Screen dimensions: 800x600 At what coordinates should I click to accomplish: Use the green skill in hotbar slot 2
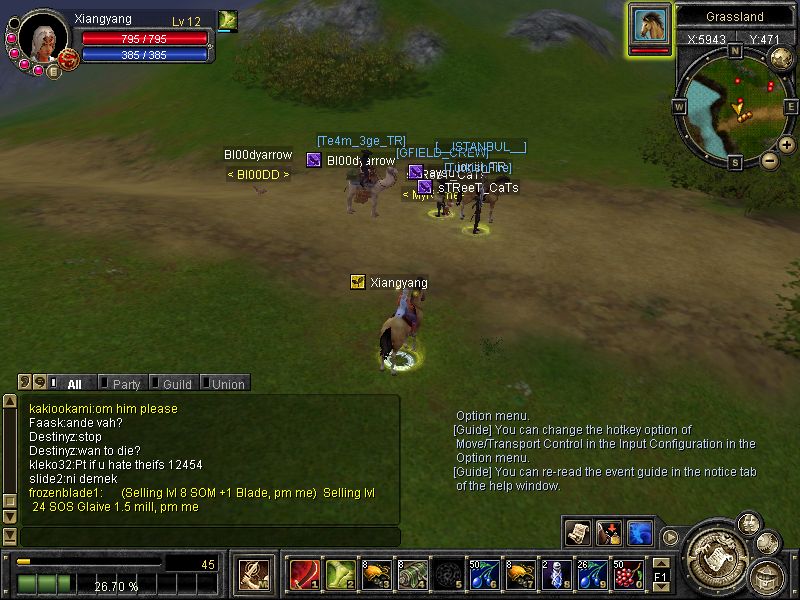coord(338,574)
